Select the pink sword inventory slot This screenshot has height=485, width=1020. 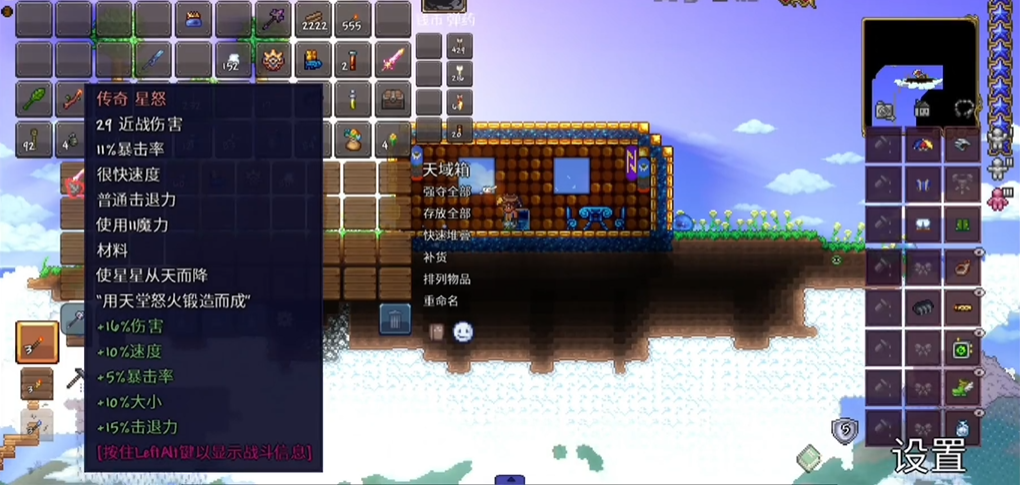(x=394, y=60)
